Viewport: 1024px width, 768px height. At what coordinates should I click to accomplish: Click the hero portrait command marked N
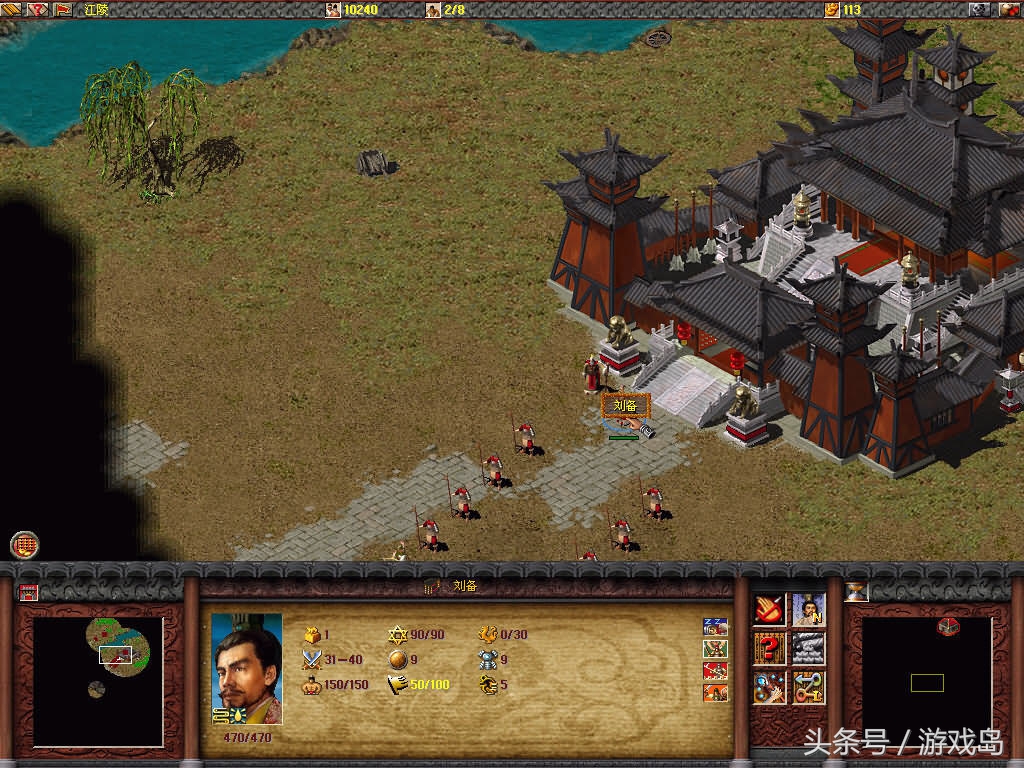tap(809, 609)
